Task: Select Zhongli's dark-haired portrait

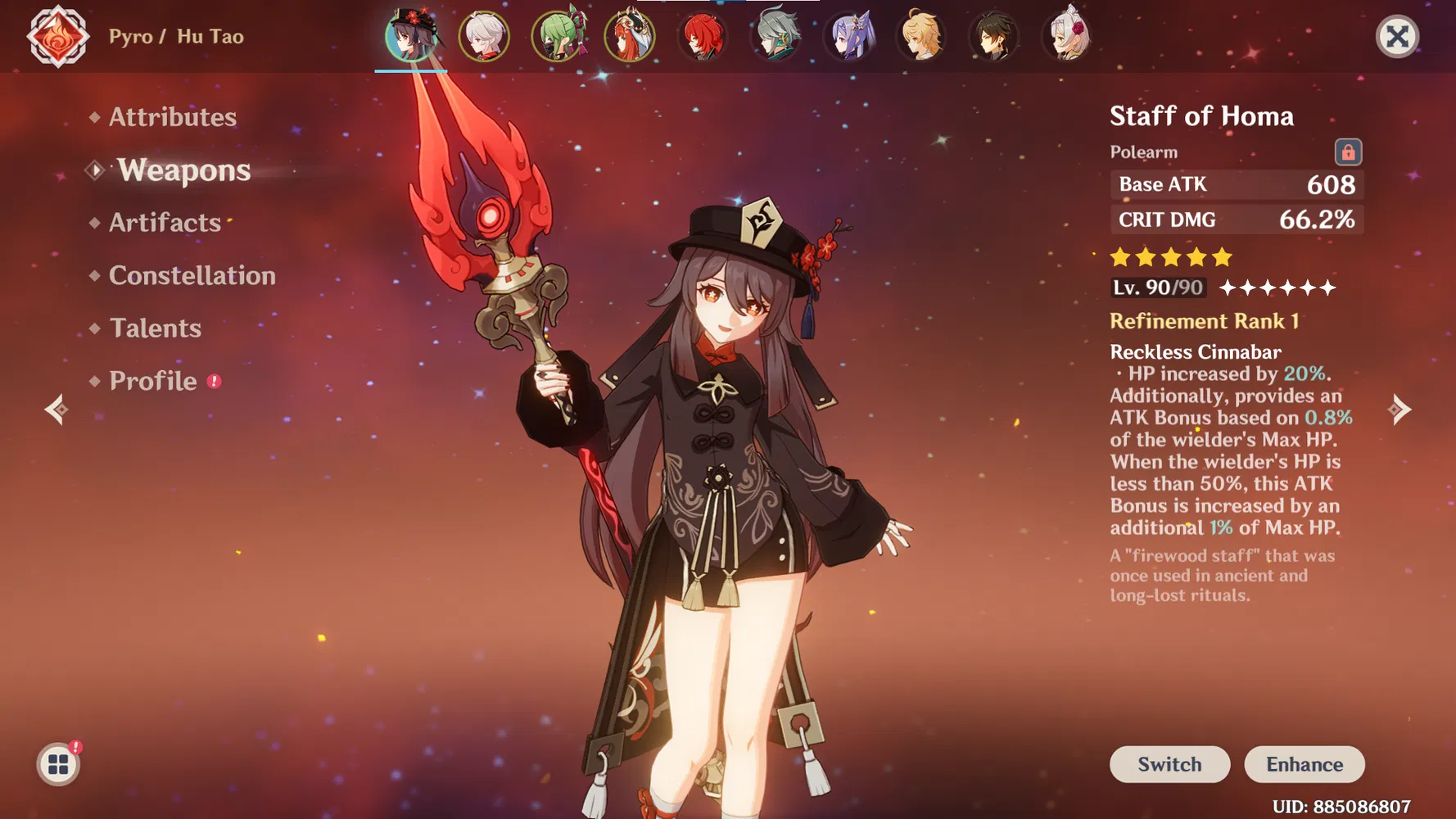Action: pyautogui.click(x=994, y=37)
